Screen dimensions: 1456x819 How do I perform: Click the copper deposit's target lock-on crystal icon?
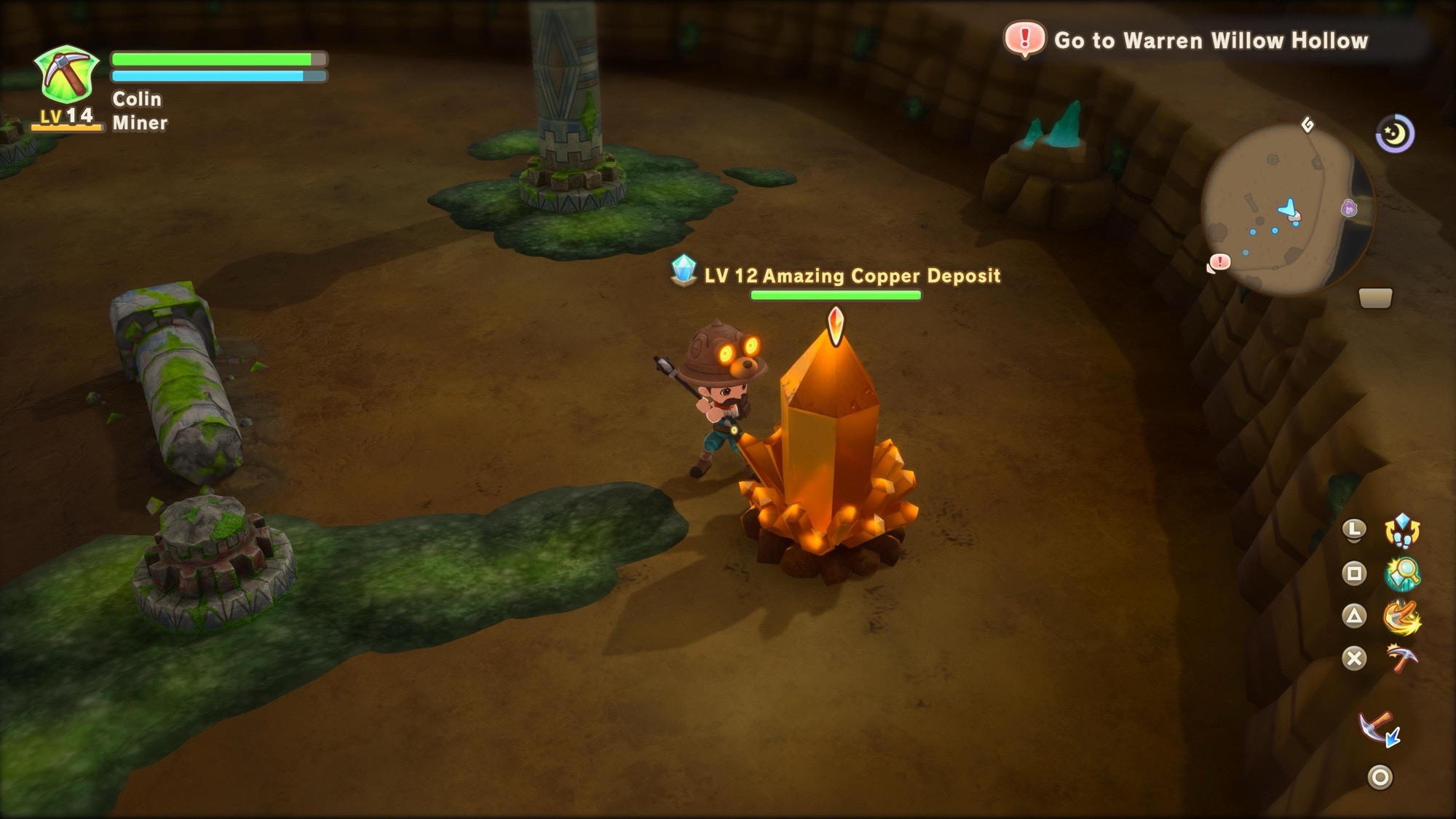click(x=836, y=325)
